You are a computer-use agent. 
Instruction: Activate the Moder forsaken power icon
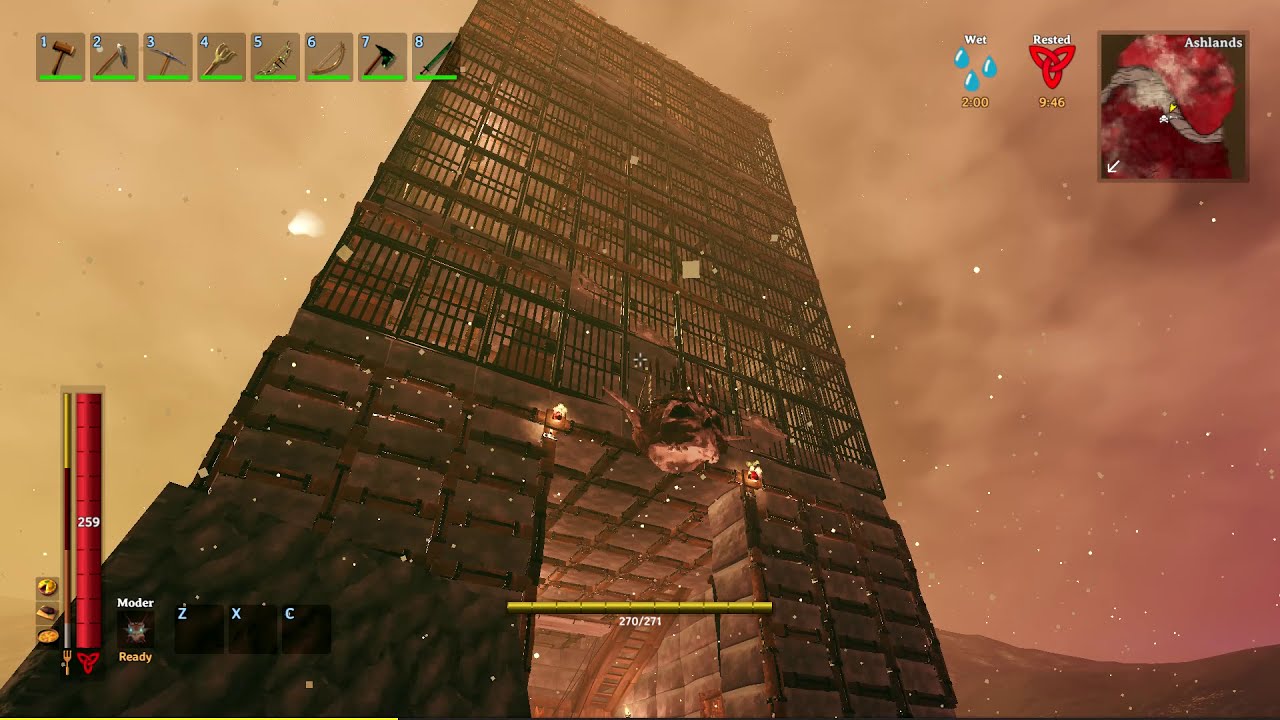pos(136,630)
